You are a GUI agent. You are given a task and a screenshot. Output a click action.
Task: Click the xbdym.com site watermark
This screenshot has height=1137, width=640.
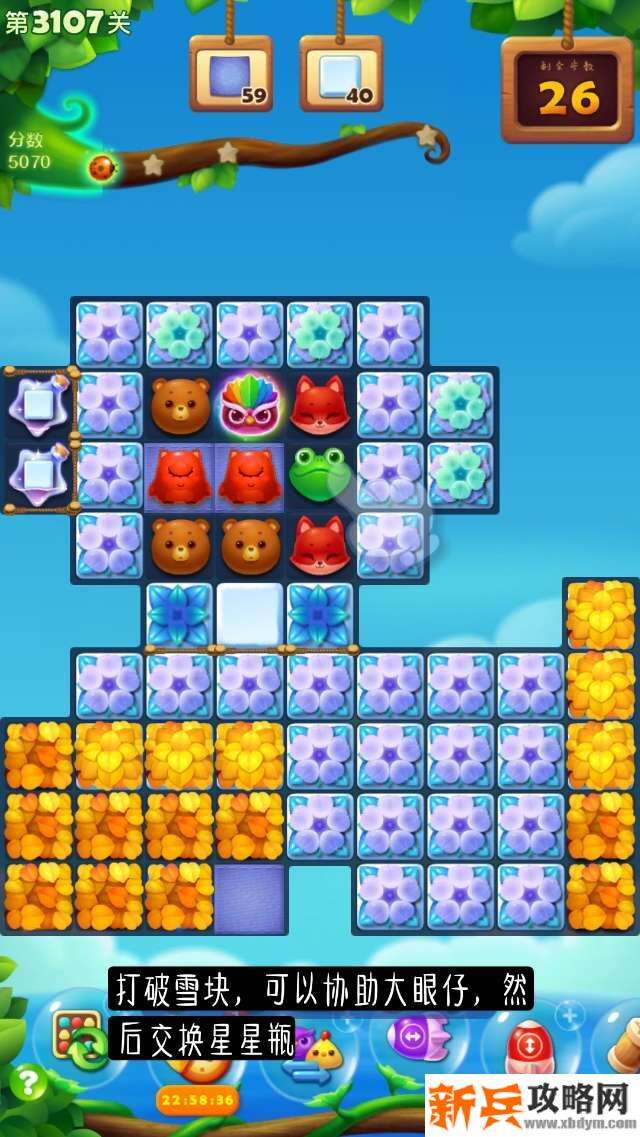coord(532,1106)
